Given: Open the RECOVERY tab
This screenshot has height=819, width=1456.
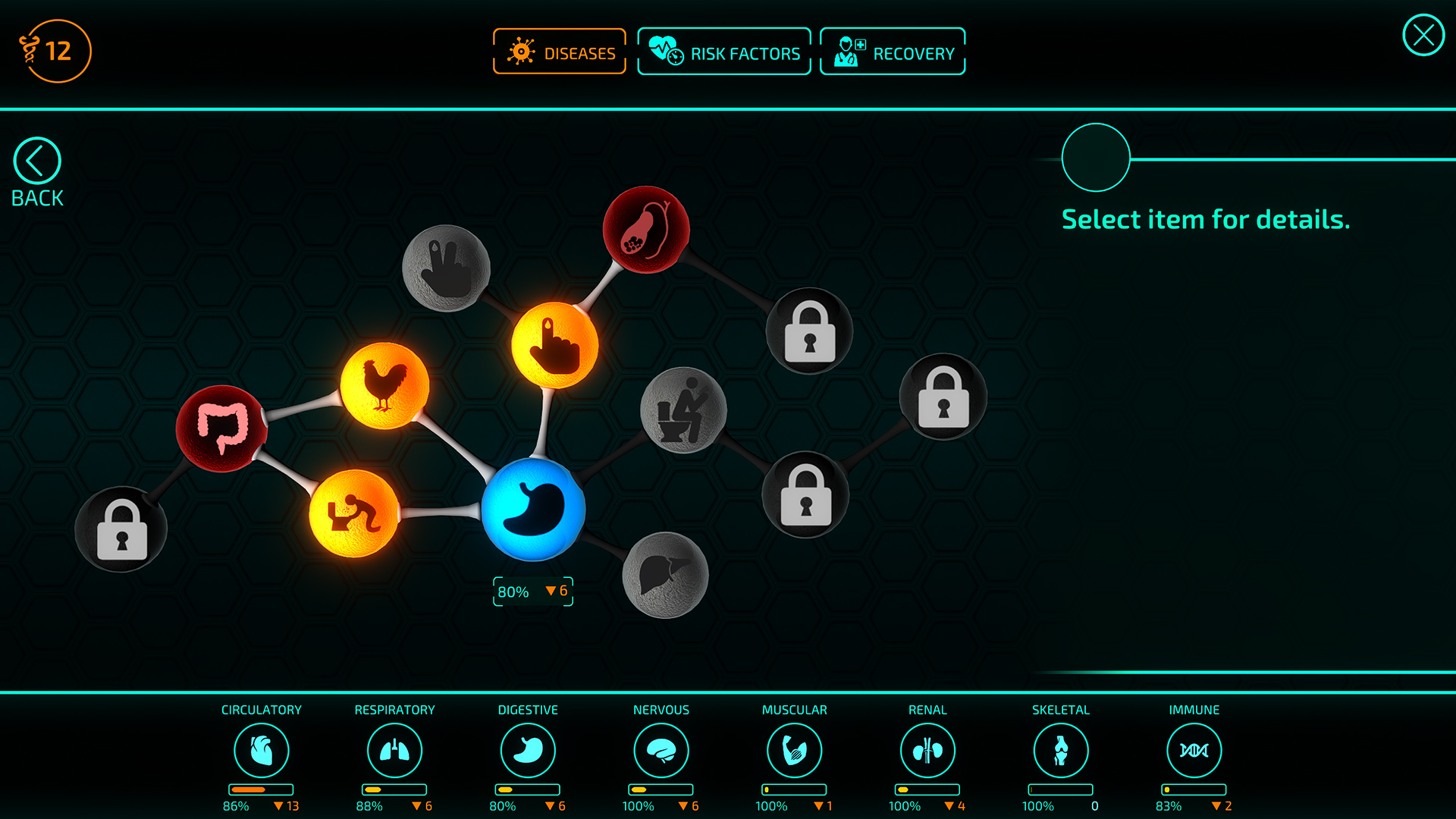Looking at the screenshot, I should [892, 51].
